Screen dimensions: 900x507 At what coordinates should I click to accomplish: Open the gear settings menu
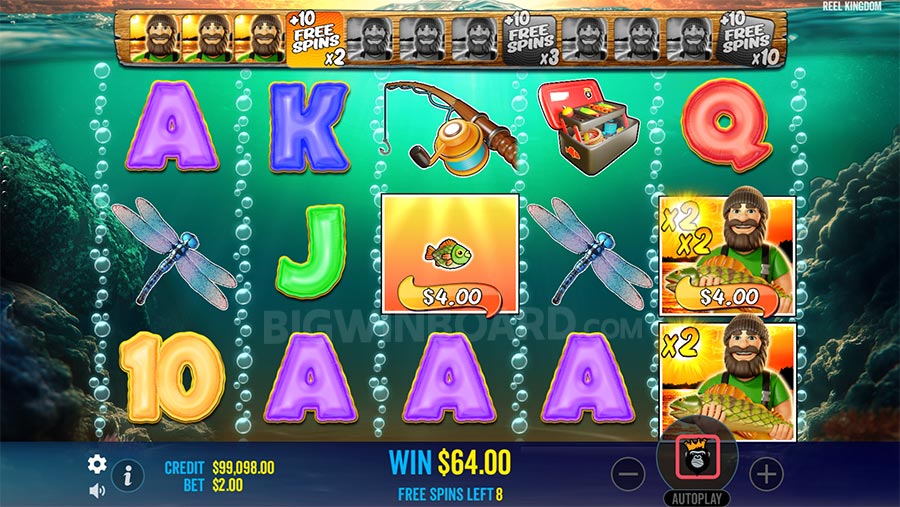(97, 464)
